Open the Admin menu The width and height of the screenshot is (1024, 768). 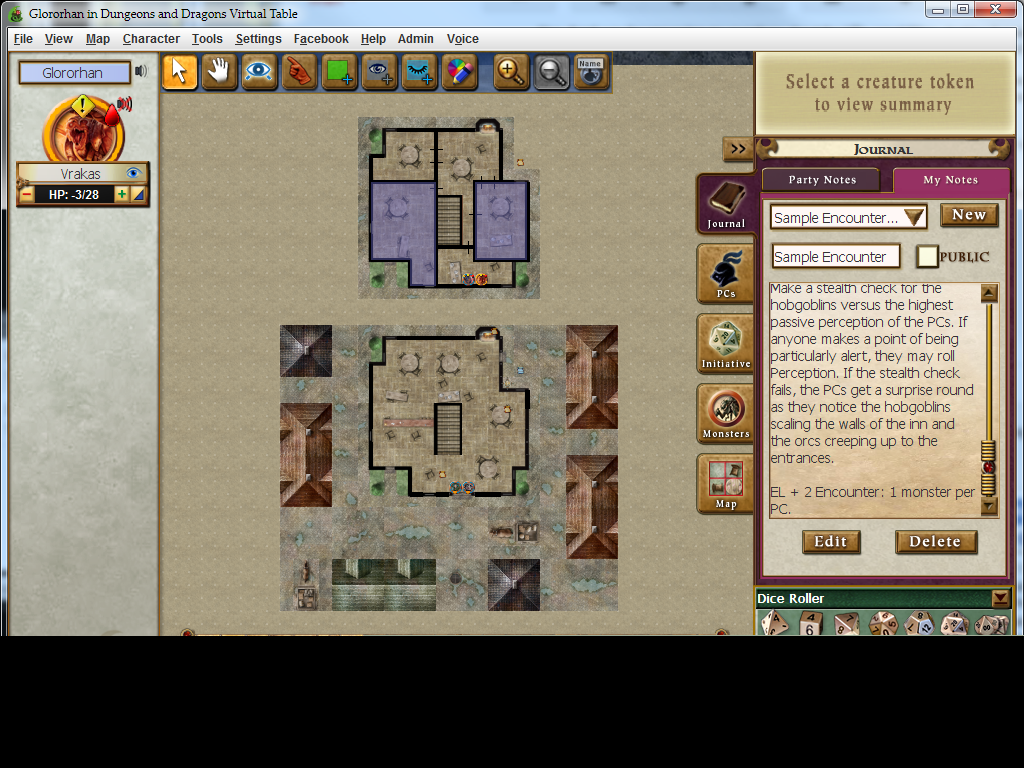click(x=415, y=39)
